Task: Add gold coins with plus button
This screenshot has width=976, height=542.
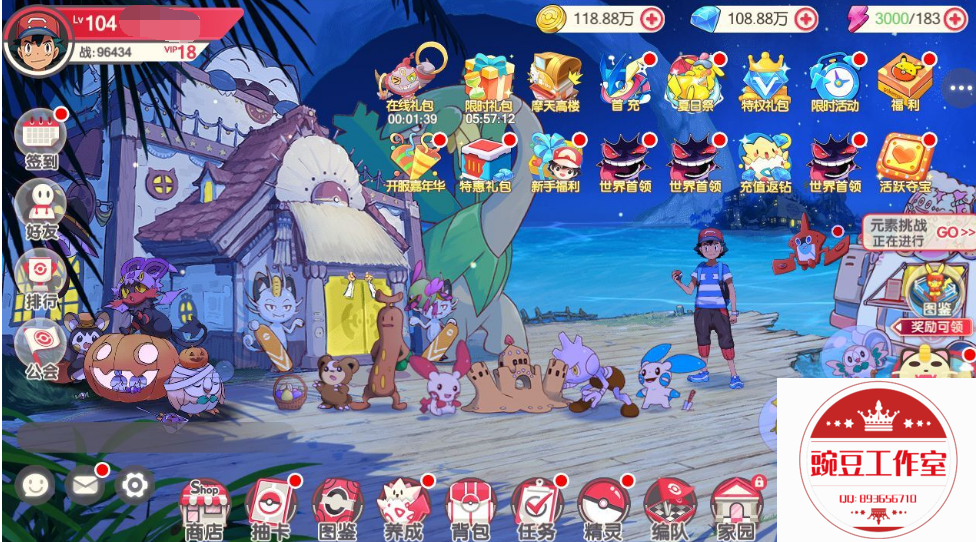Action: pos(652,18)
